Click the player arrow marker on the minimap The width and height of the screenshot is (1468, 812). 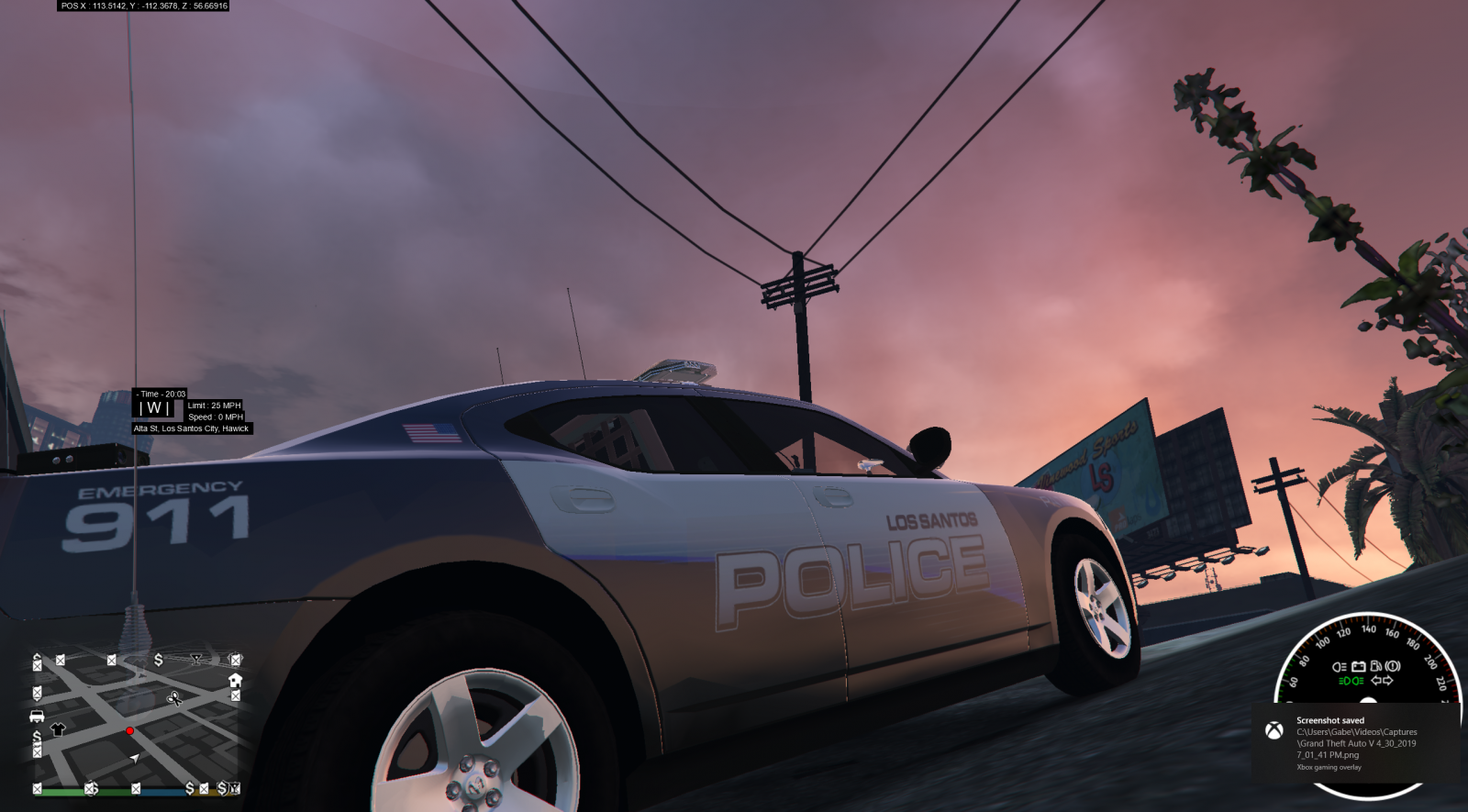tap(135, 757)
